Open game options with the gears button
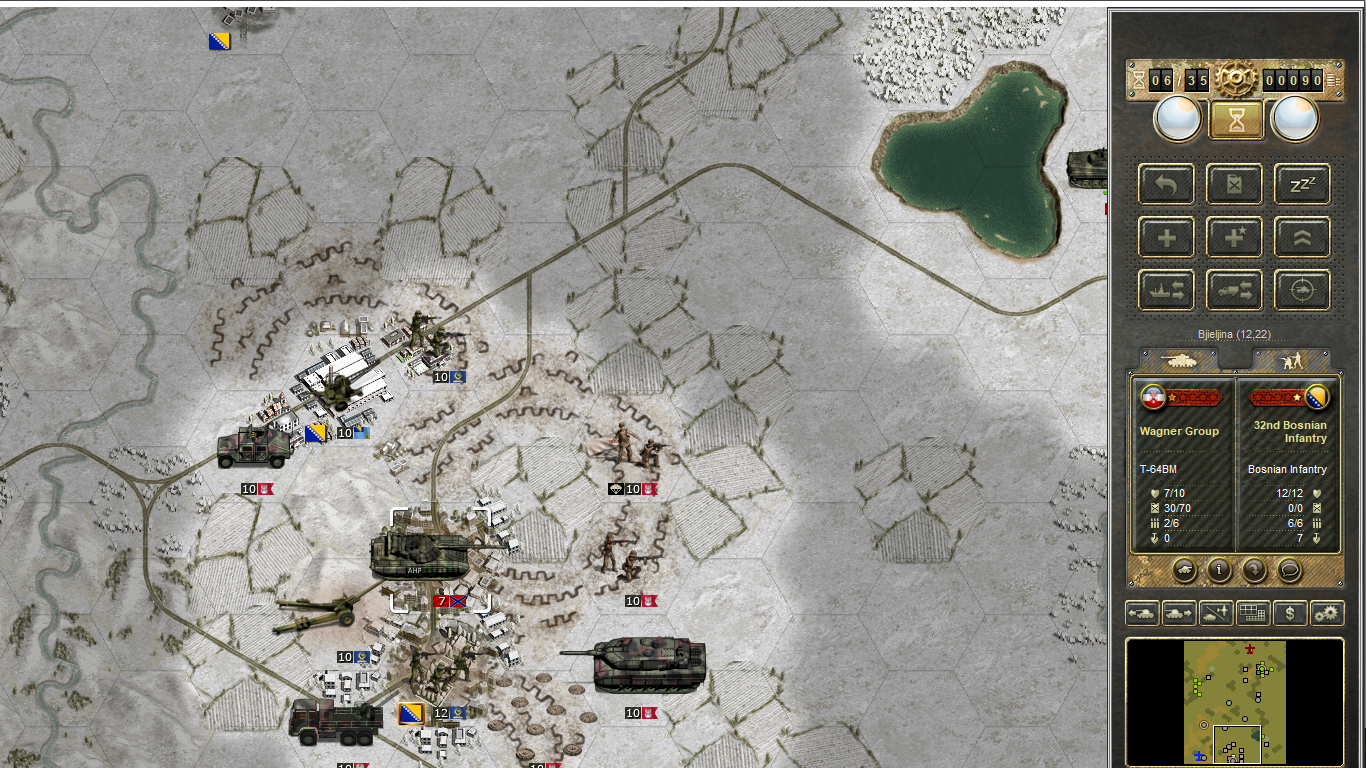This screenshot has width=1366, height=768. [x=1327, y=613]
